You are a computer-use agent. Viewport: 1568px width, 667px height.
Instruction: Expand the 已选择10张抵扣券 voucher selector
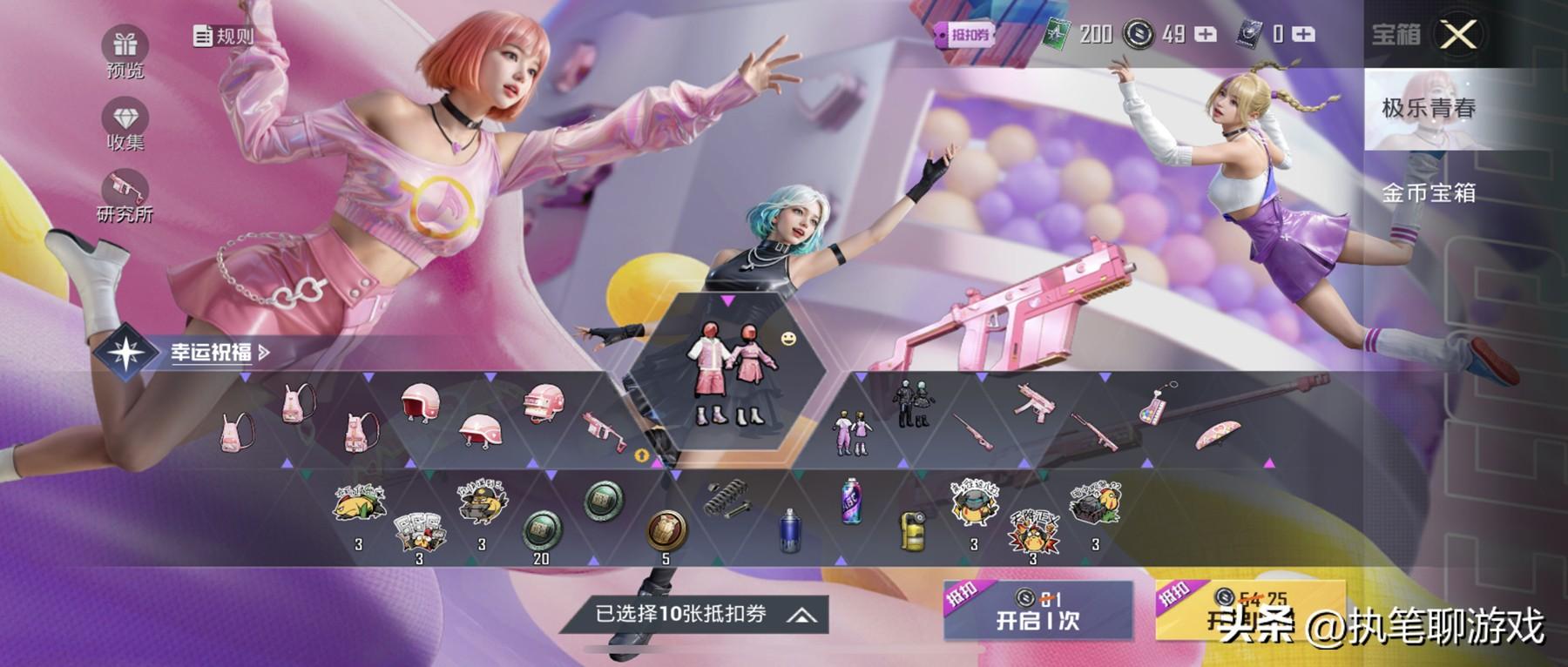point(694,615)
